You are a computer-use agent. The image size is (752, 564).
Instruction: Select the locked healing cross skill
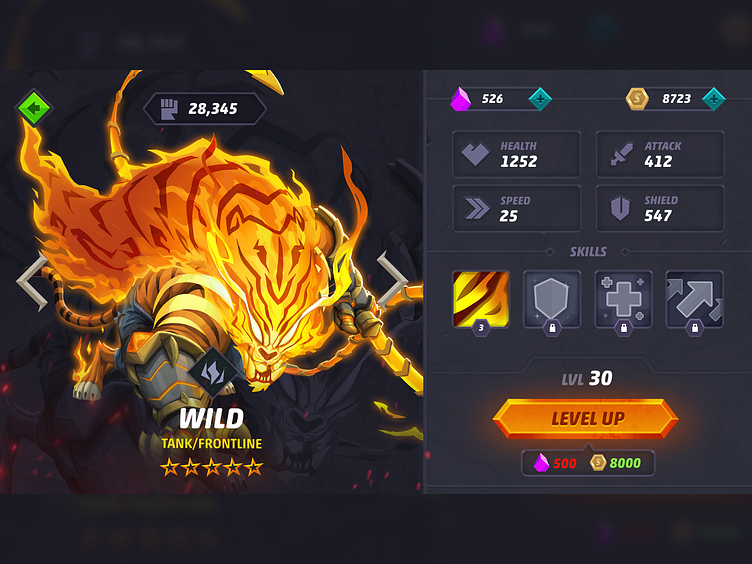click(x=623, y=299)
